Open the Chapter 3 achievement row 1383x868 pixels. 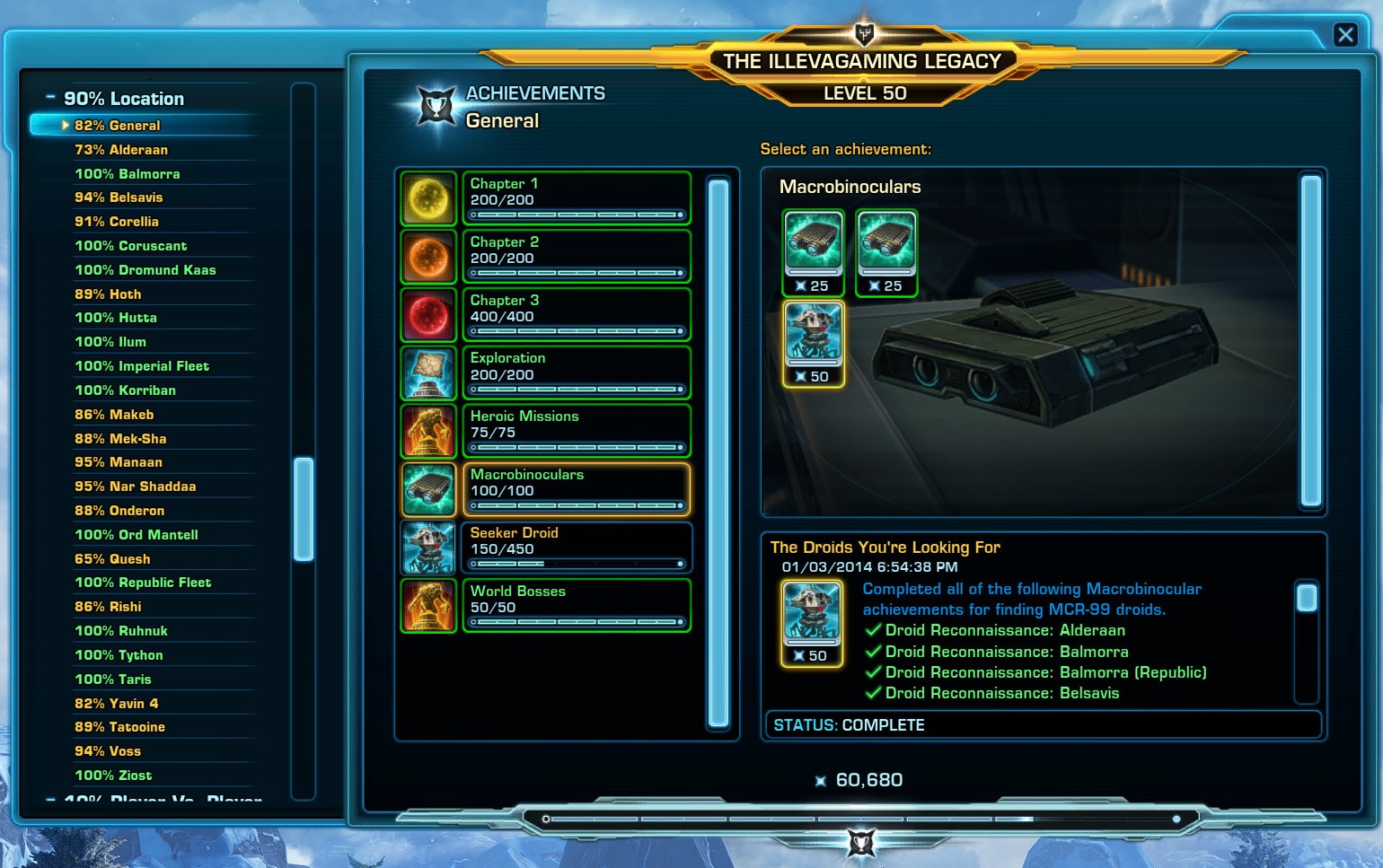[x=576, y=314]
